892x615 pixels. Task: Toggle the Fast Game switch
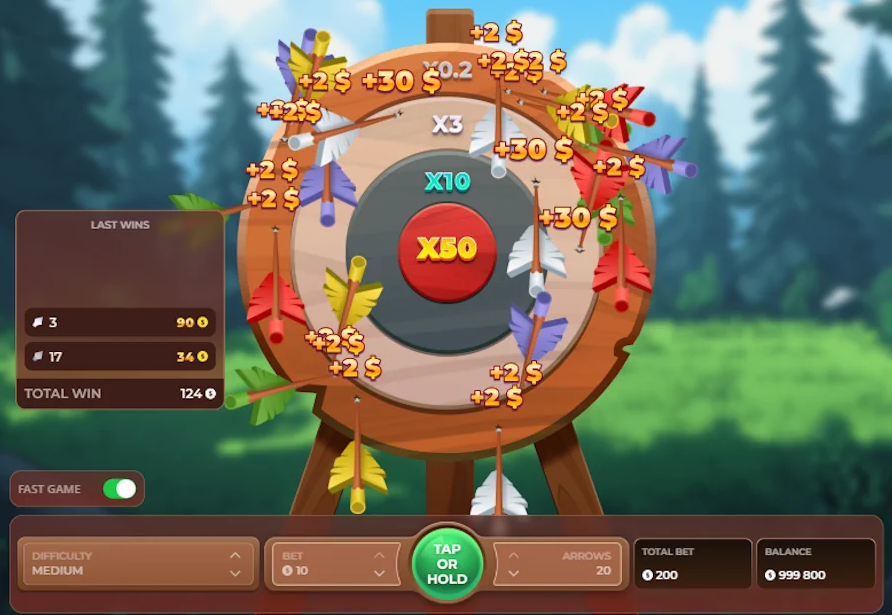(119, 489)
